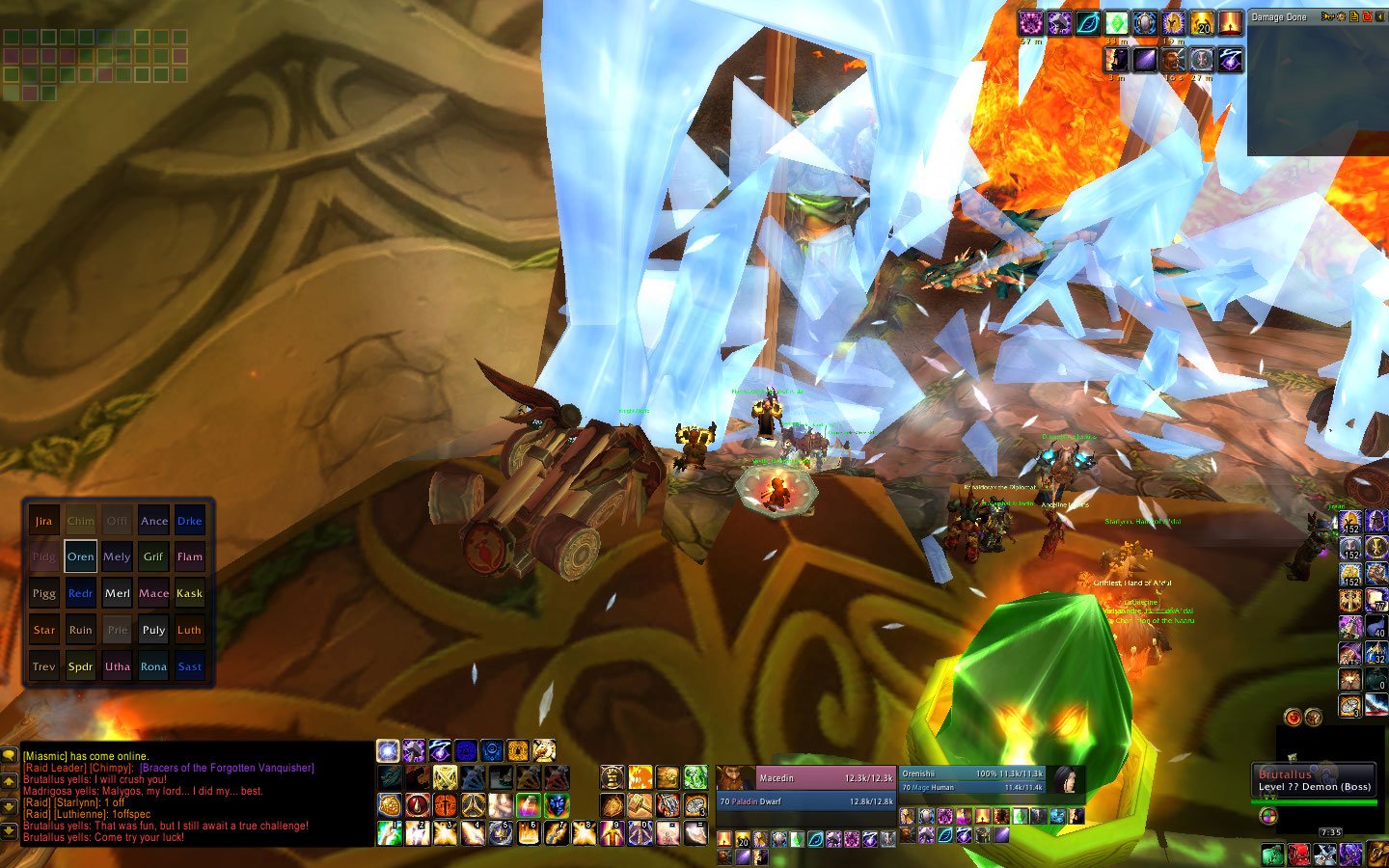Target Trev in the raid frames

(x=44, y=666)
